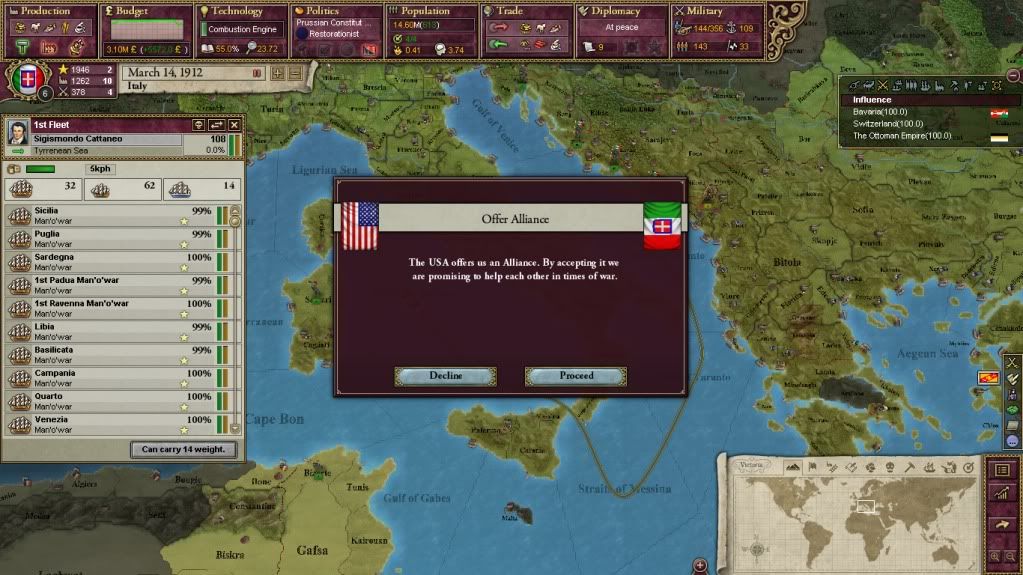Screen dimensions: 1023x575
Task: Open the Budget tab
Action: (x=146, y=12)
